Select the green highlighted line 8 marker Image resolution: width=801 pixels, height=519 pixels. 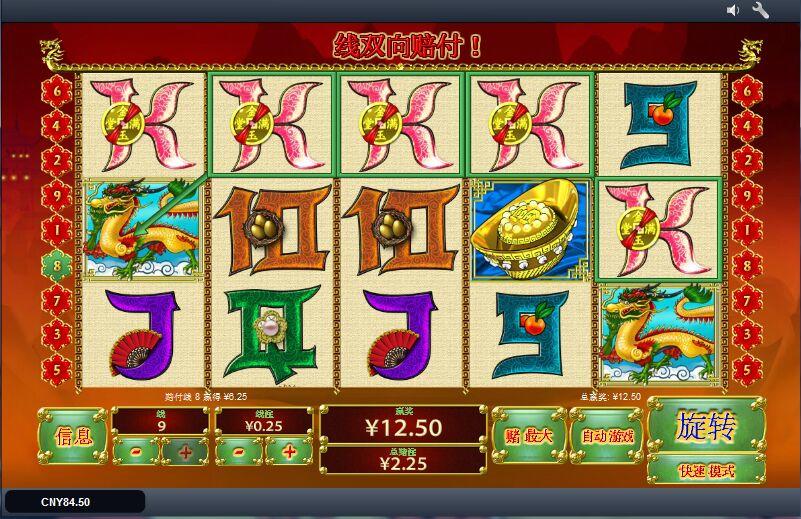55,265
